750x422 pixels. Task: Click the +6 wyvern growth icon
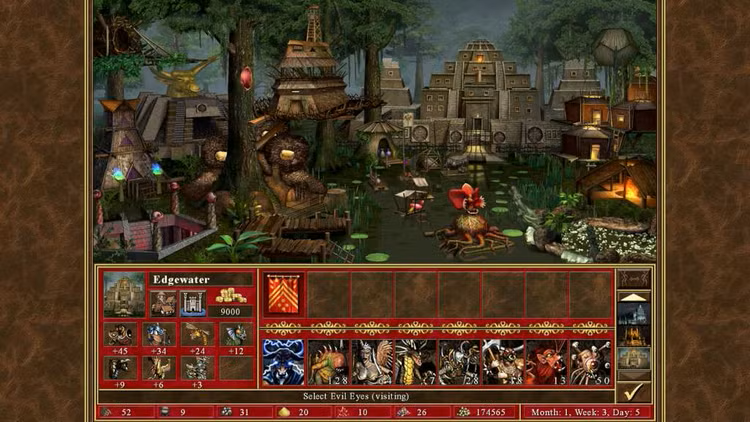(160, 368)
